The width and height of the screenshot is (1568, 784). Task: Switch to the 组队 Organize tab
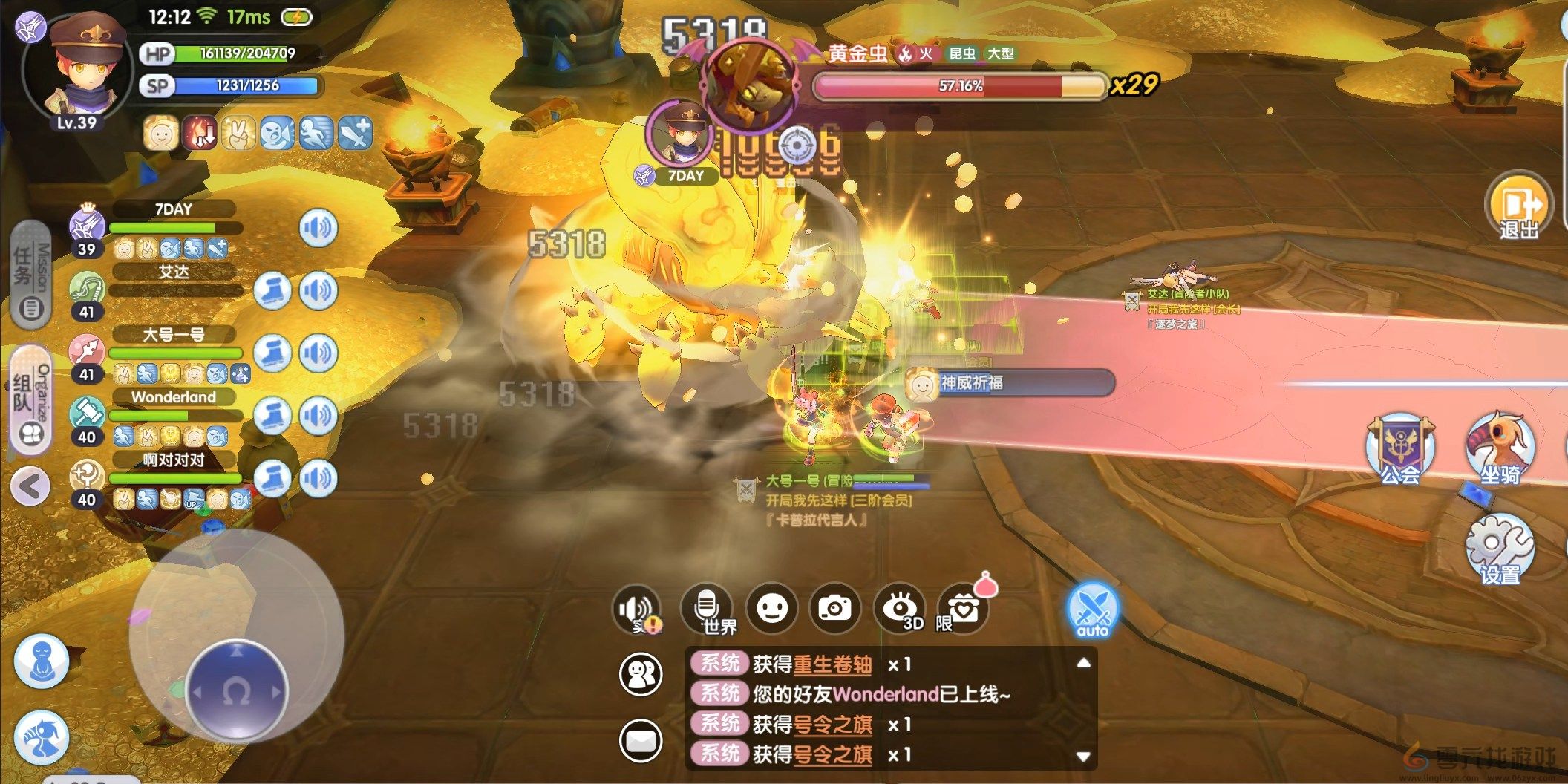[31, 401]
